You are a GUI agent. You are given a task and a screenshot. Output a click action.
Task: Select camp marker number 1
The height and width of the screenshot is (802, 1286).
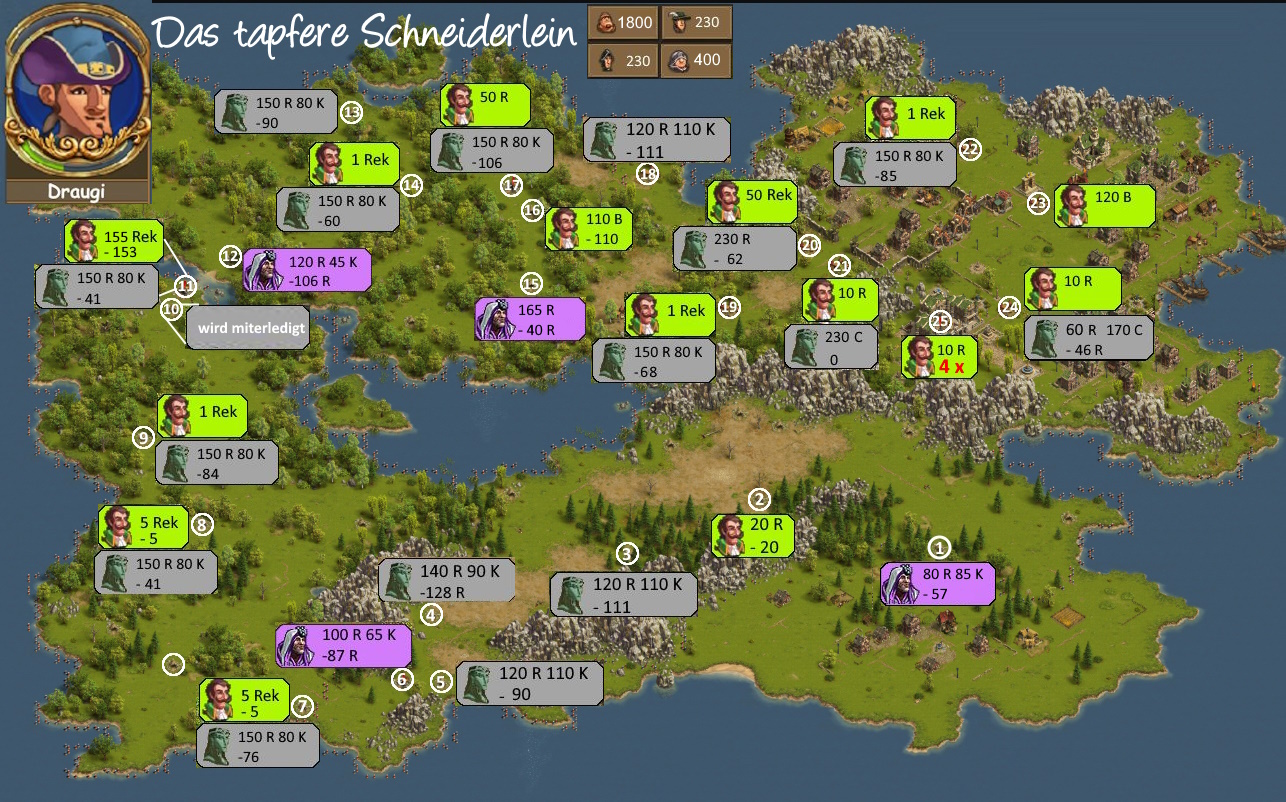[x=938, y=547]
